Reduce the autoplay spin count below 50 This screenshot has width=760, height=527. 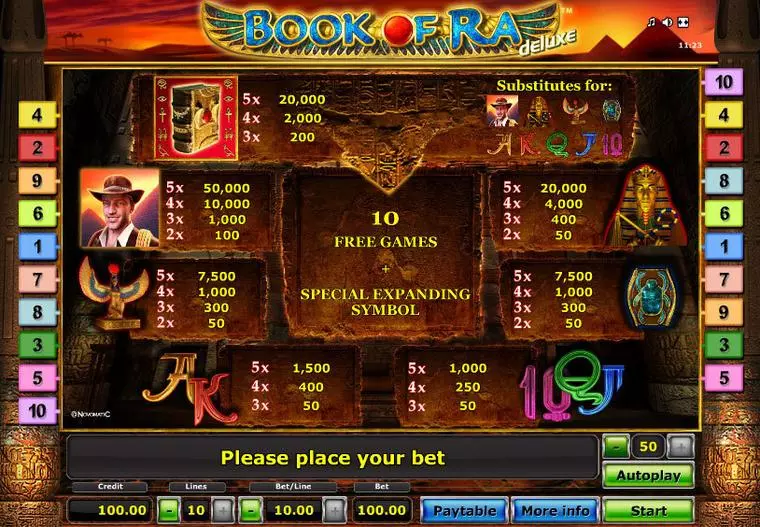click(x=616, y=447)
